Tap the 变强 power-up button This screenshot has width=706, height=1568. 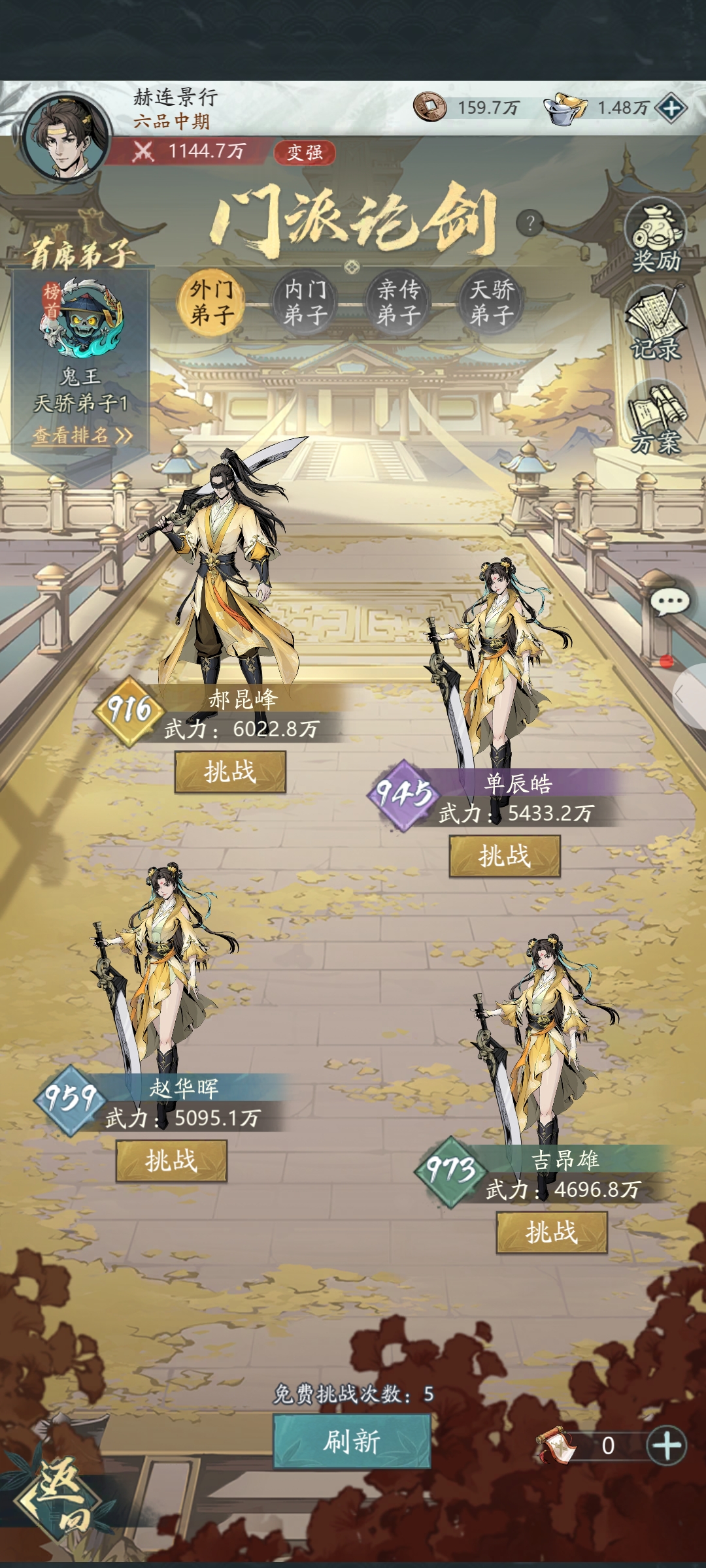point(305,152)
